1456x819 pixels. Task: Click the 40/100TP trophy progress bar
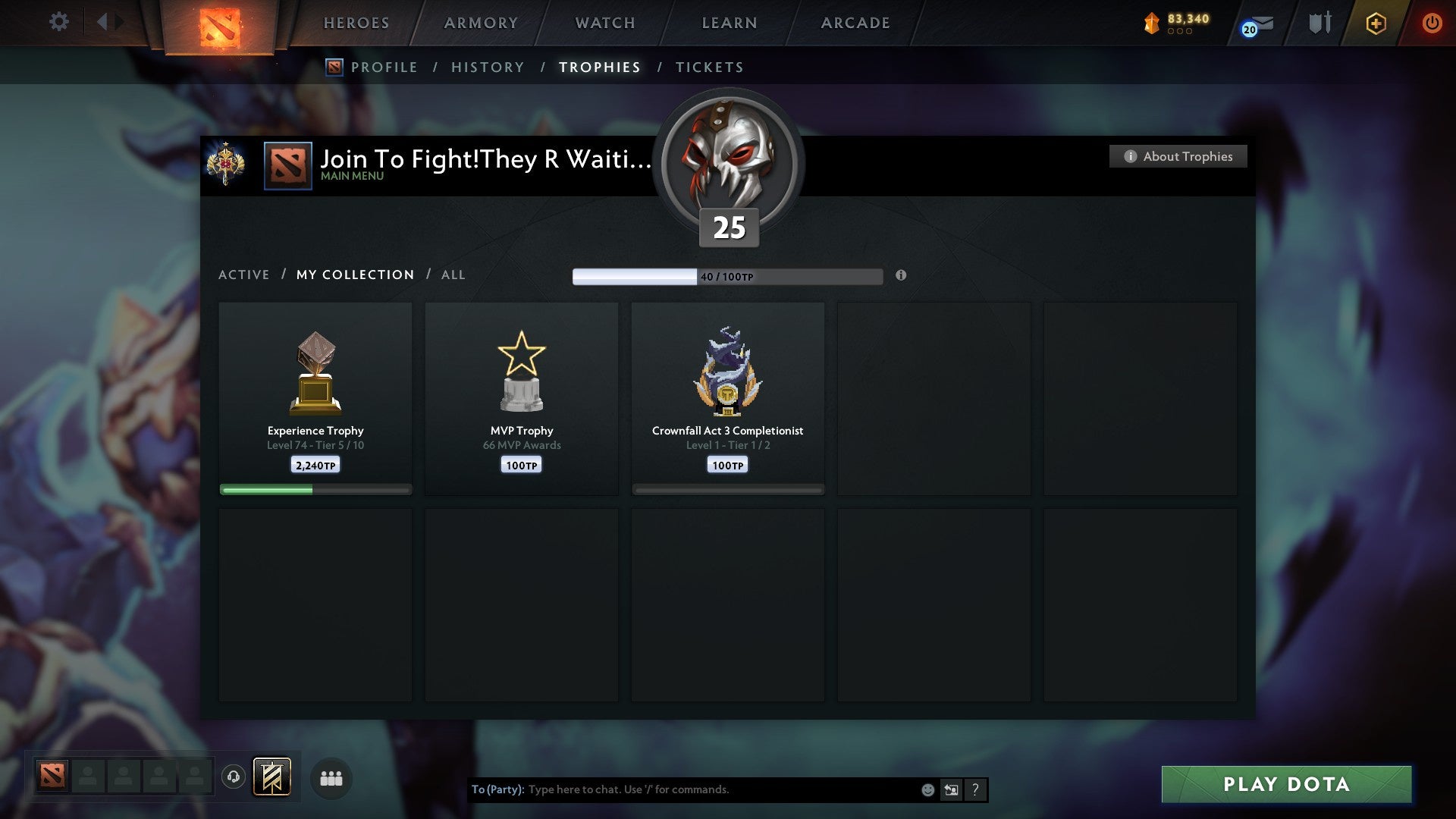[x=728, y=276]
